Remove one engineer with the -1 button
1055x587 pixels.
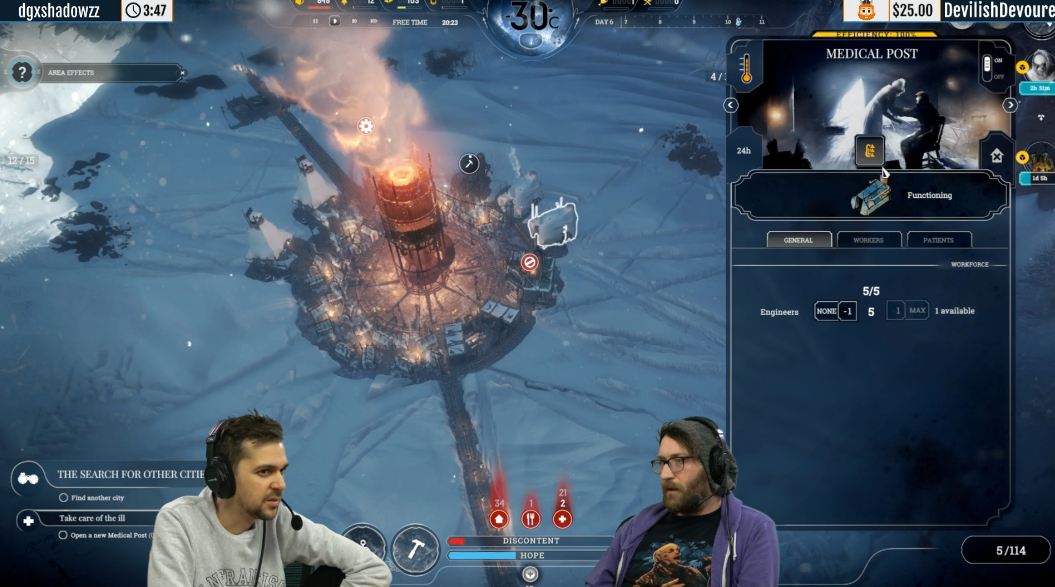pos(847,311)
